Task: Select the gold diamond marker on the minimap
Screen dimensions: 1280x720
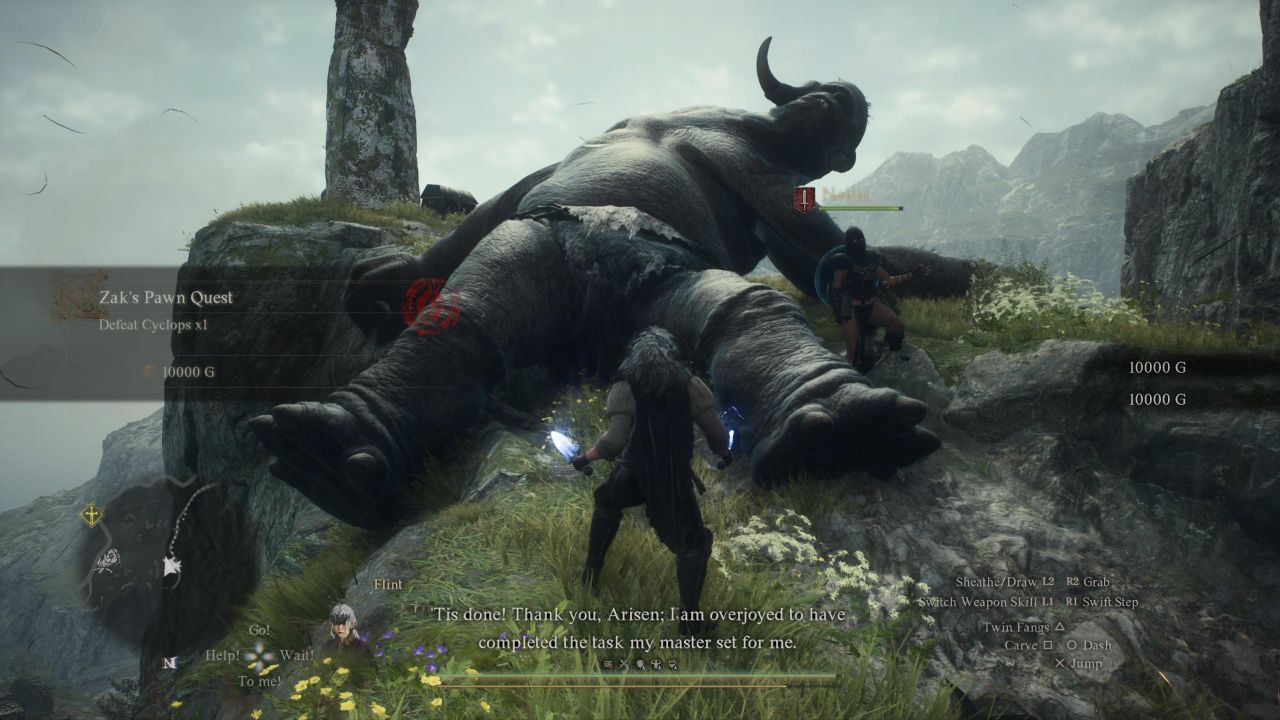Action: tap(92, 515)
